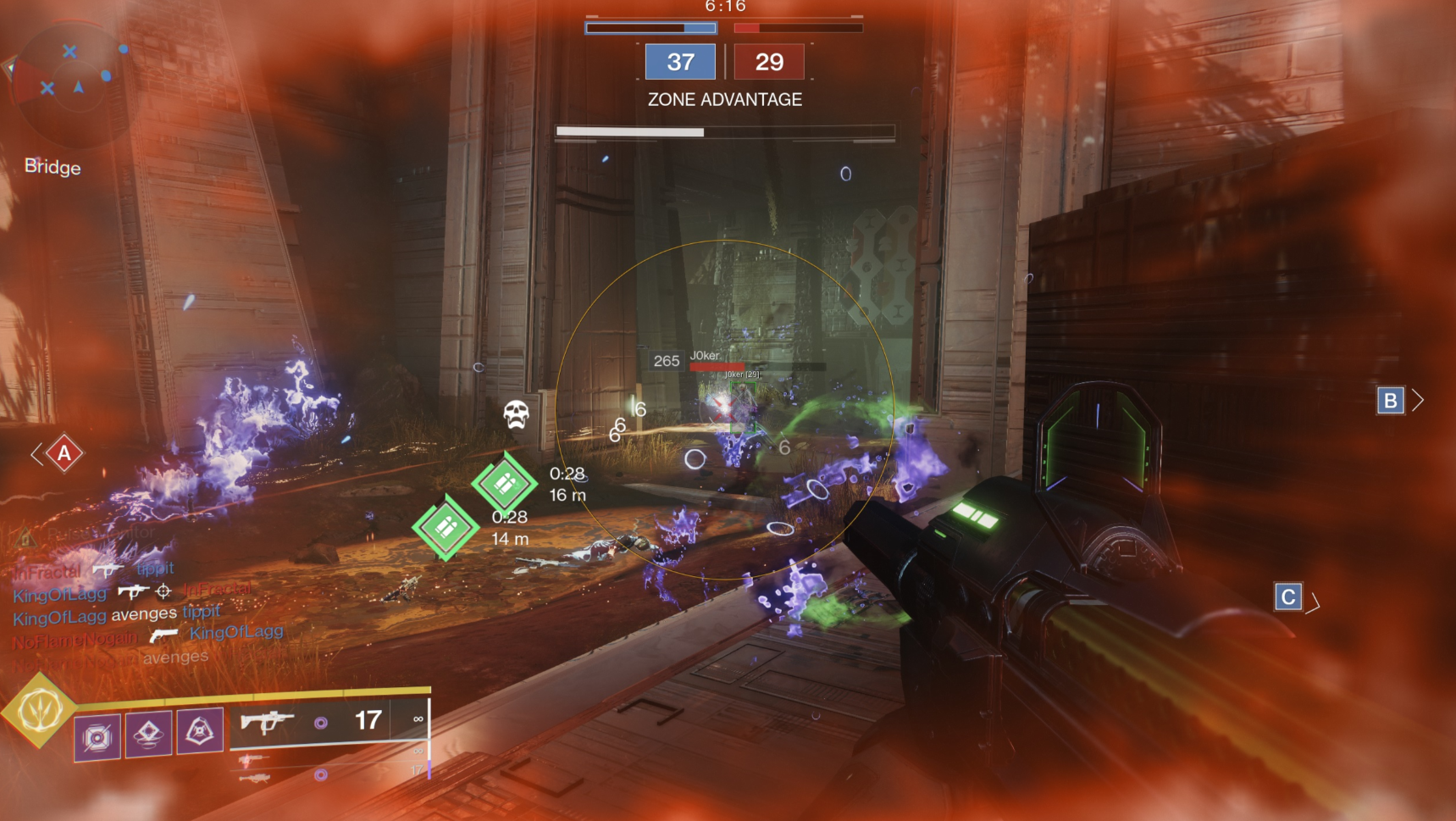1456x821 pixels.
Task: Click the radar in the corner
Action: (x=73, y=83)
